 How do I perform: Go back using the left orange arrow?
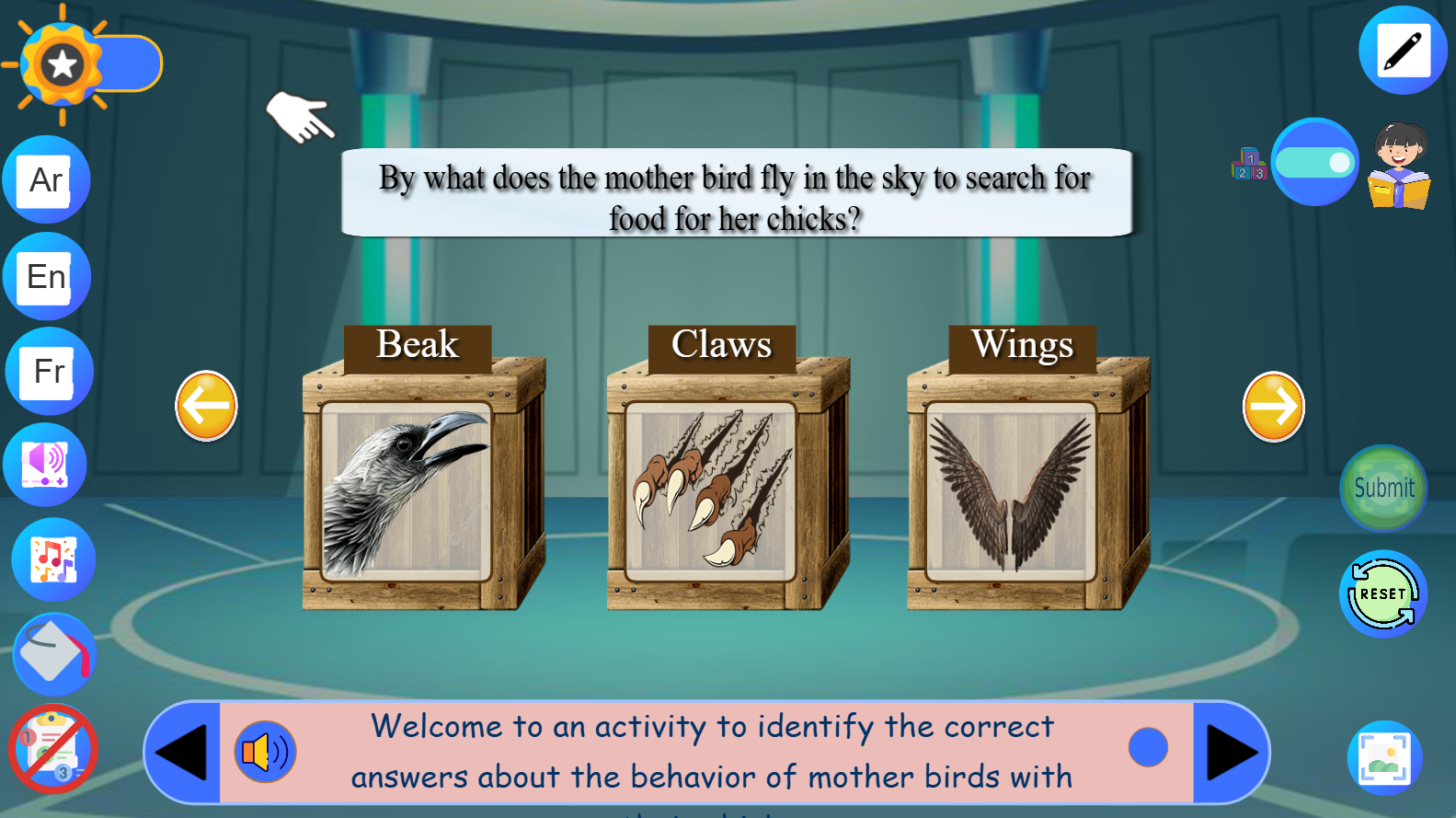206,406
